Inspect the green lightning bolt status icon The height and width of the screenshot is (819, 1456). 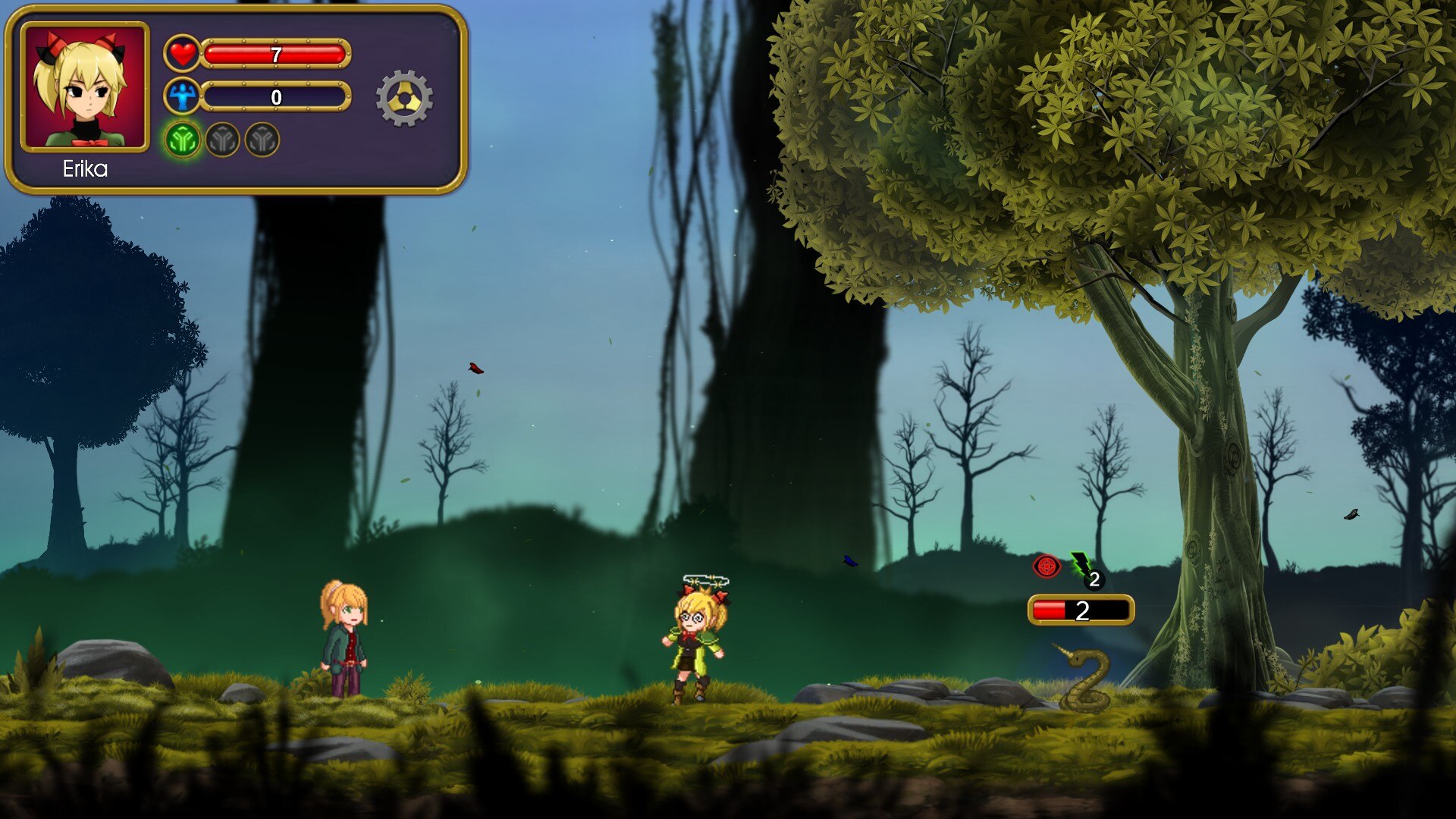1082,565
